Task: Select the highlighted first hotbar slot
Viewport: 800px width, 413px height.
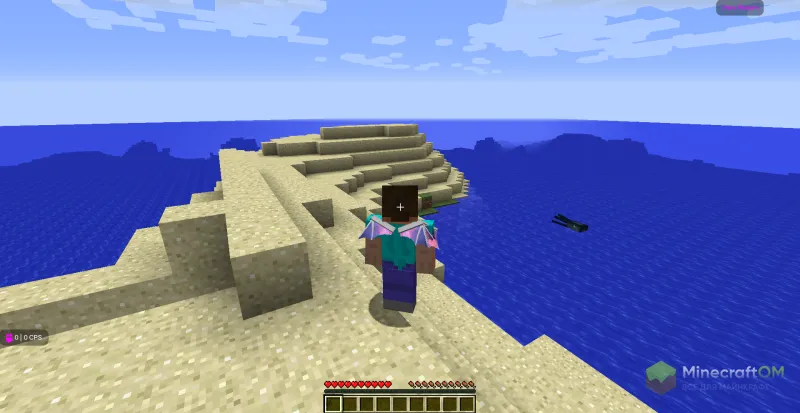Action: pos(333,403)
